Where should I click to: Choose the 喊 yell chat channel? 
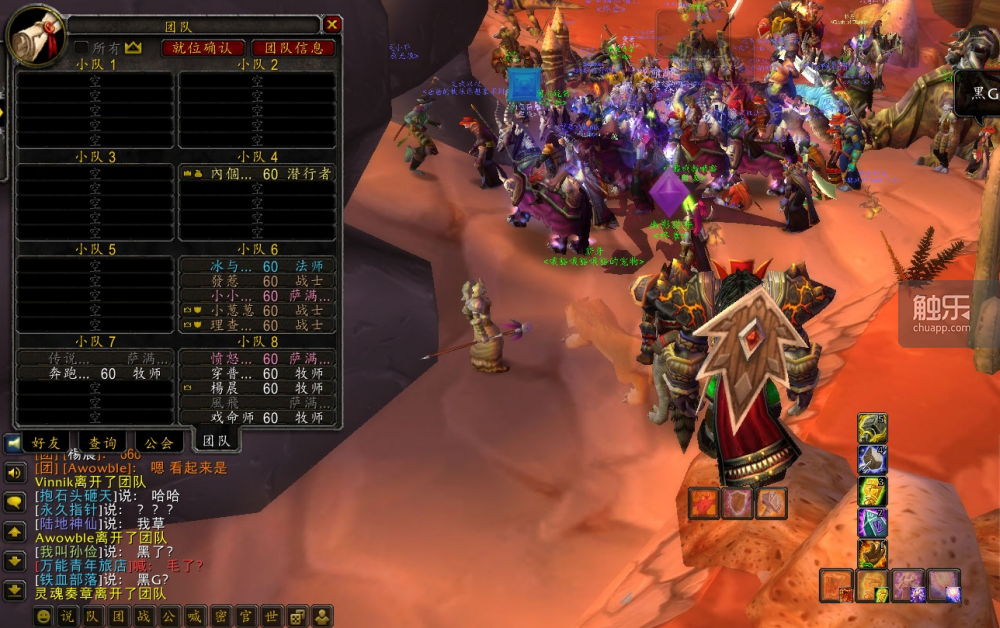(x=194, y=616)
